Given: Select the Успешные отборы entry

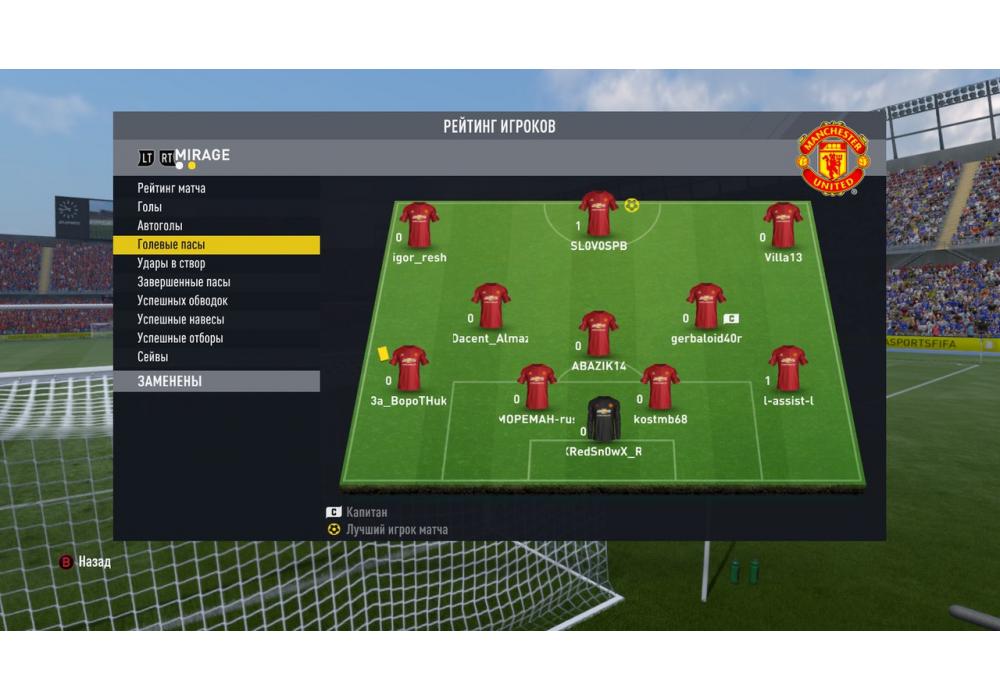Looking at the screenshot, I should click(180, 338).
